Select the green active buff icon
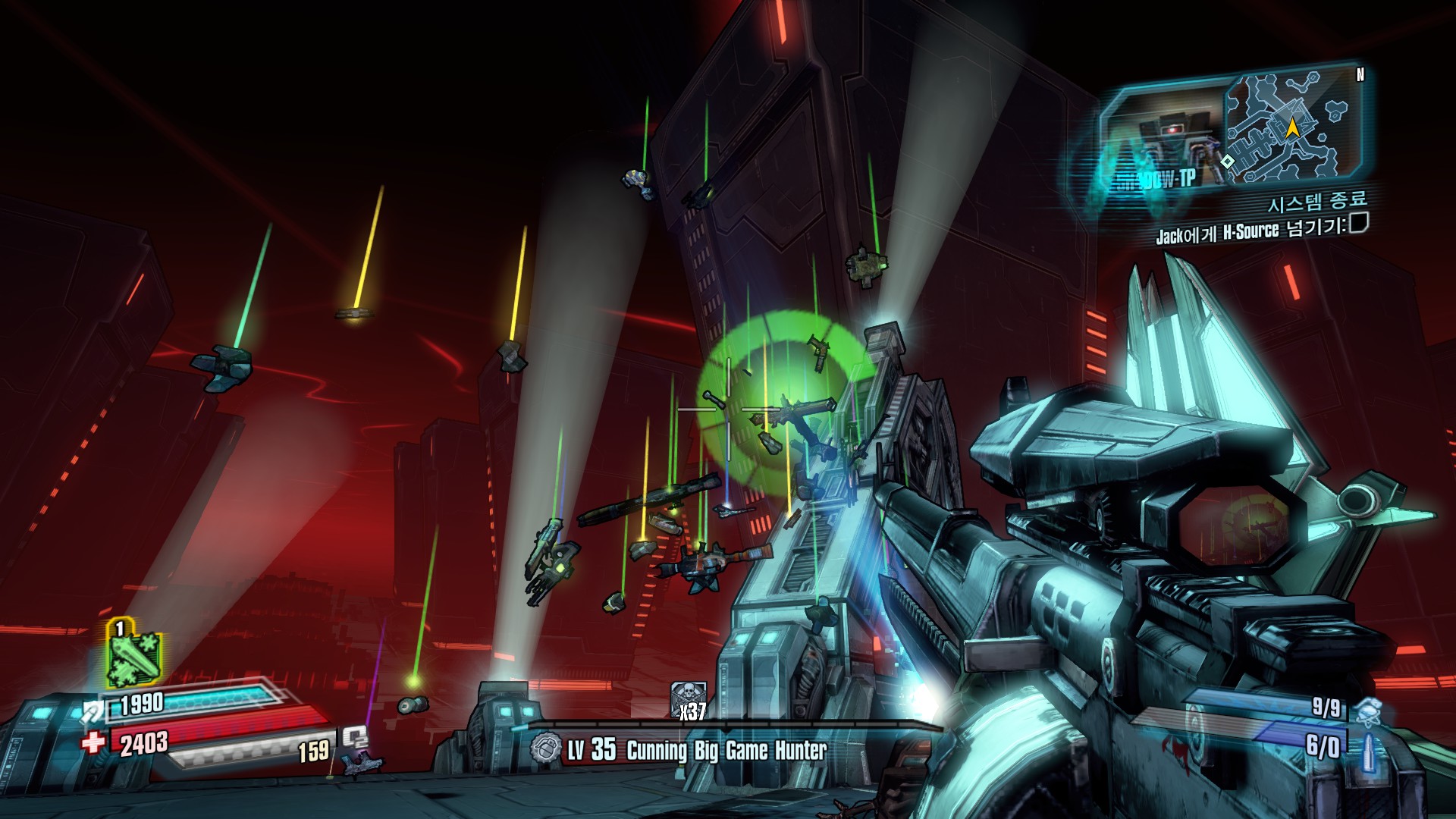Image resolution: width=1456 pixels, height=819 pixels. point(134,657)
